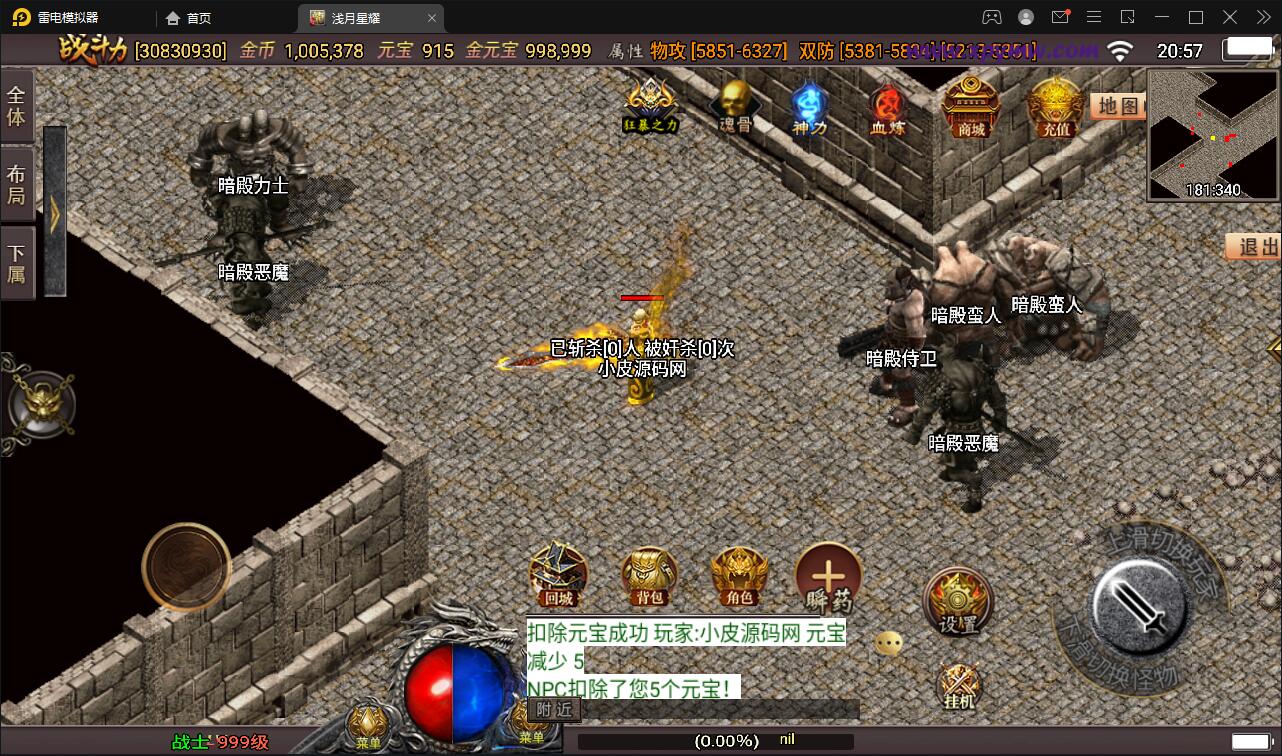Switch to the 布局 tab

tap(17, 184)
